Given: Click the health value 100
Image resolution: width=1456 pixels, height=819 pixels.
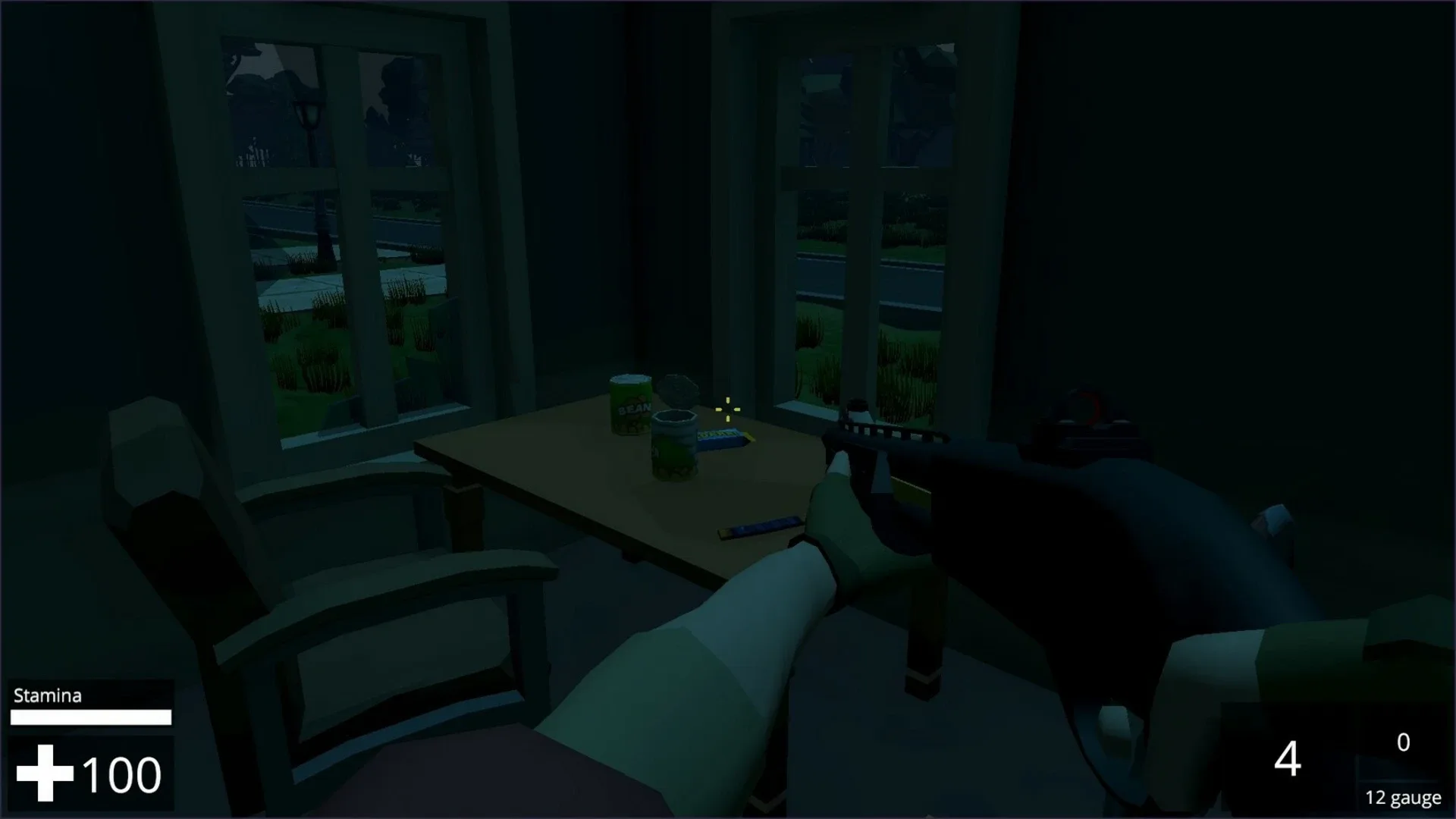Looking at the screenshot, I should 121,773.
